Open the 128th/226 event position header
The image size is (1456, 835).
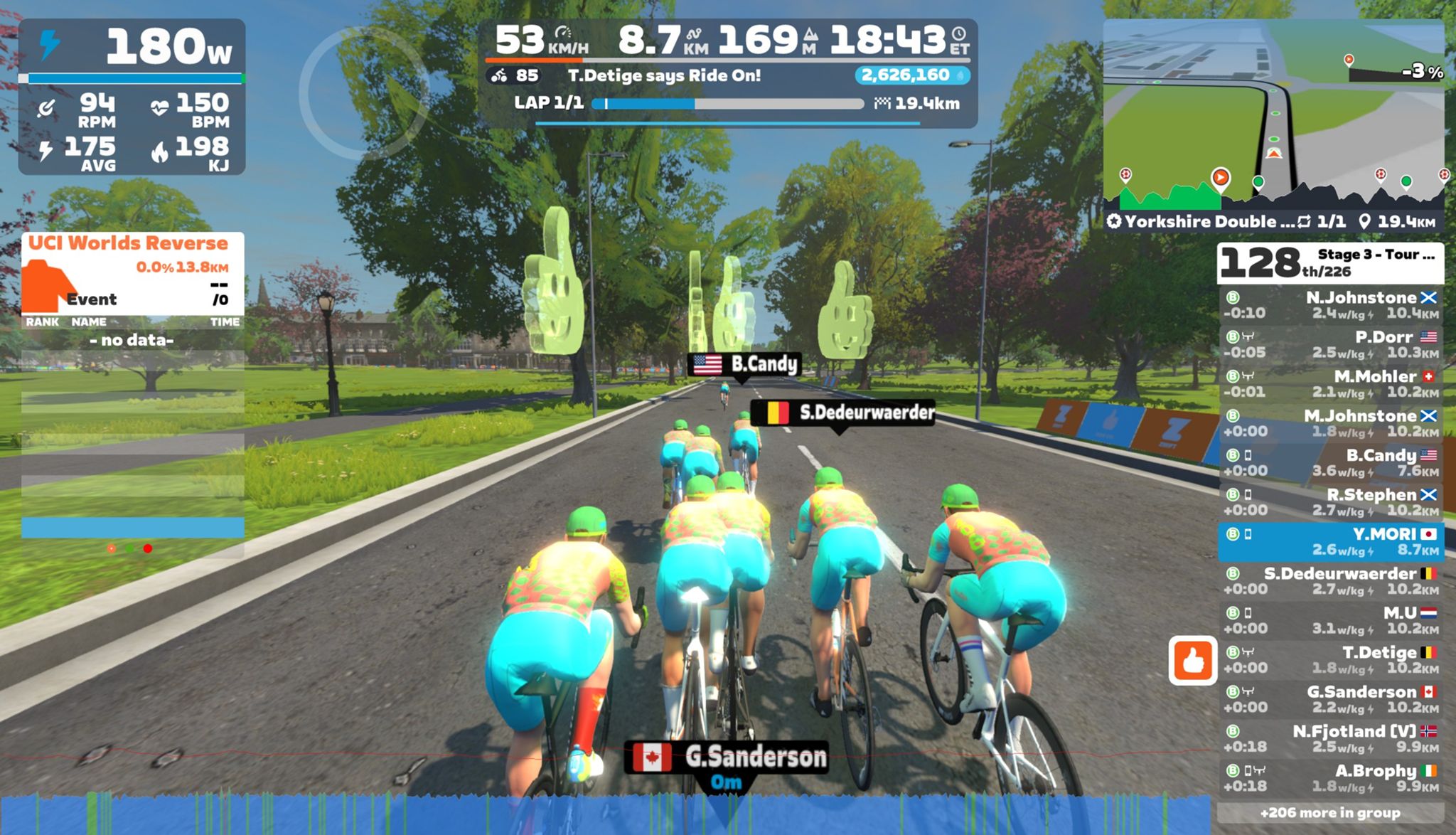1330,262
